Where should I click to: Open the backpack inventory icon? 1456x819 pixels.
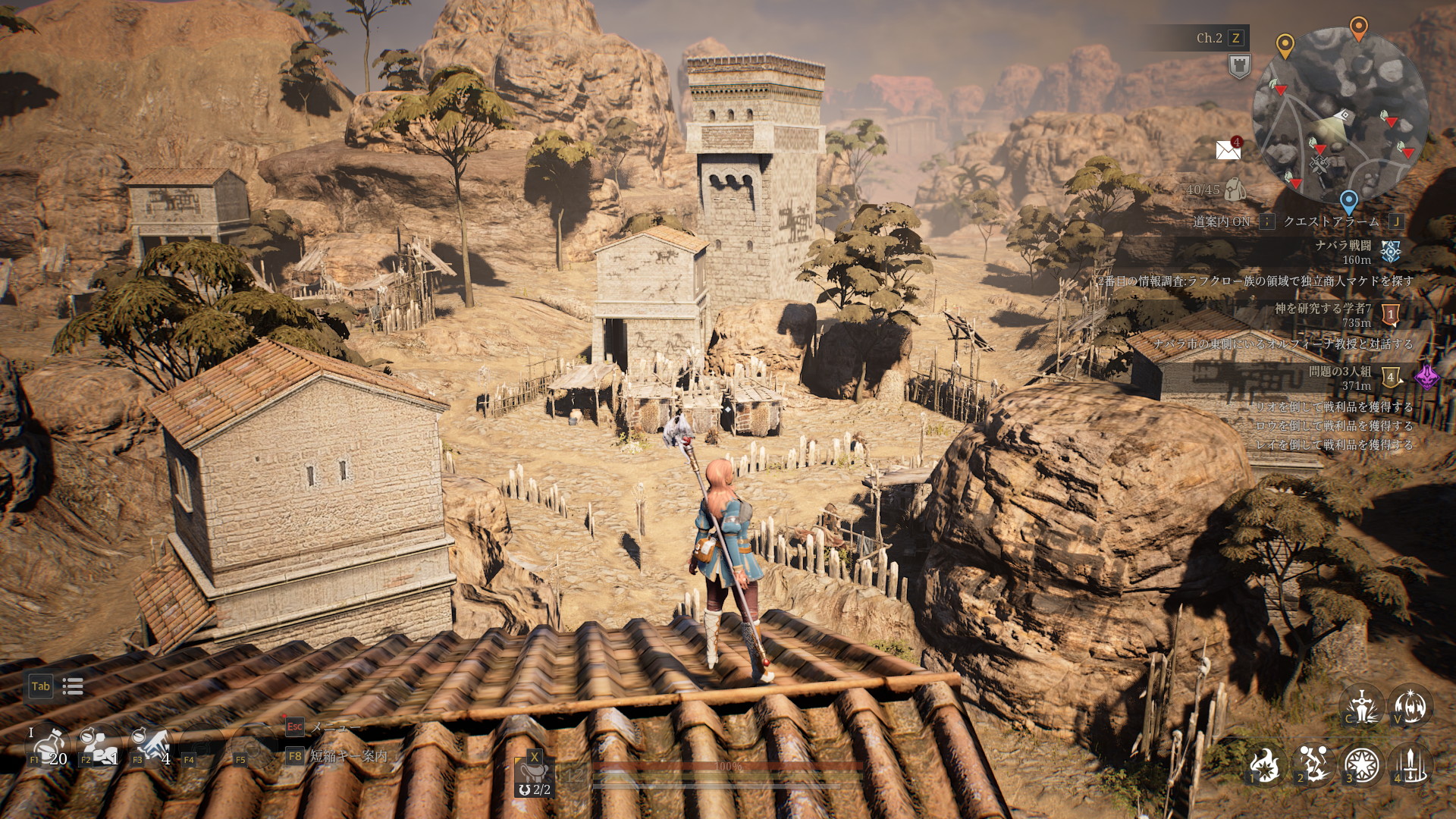click(x=1235, y=190)
